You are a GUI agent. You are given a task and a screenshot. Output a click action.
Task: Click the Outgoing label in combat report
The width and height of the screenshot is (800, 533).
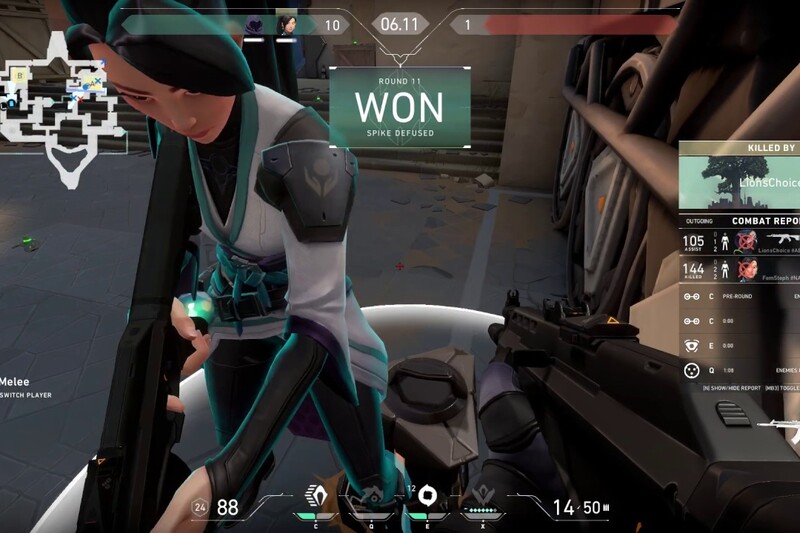pyautogui.click(x=700, y=221)
